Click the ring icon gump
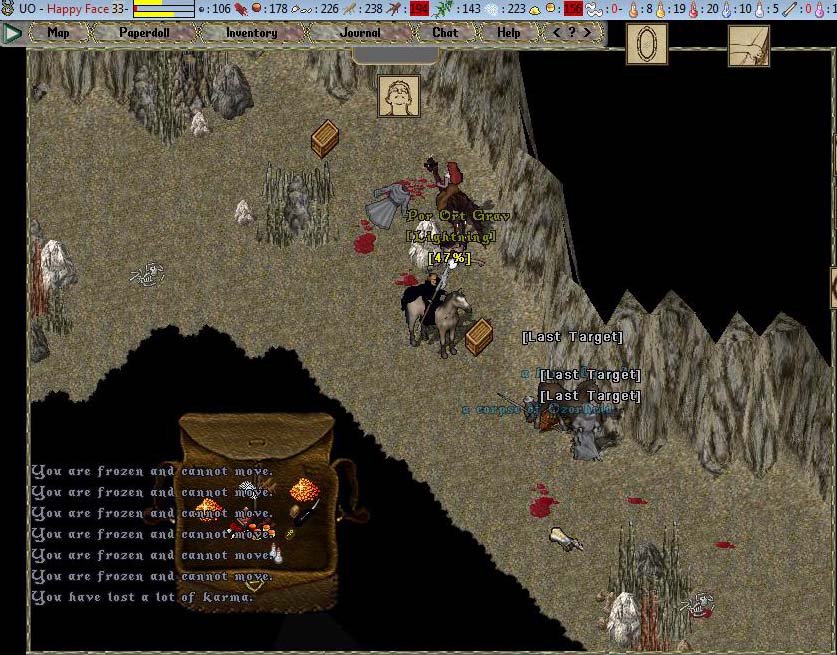Viewport: 837px width, 655px height. [x=646, y=44]
